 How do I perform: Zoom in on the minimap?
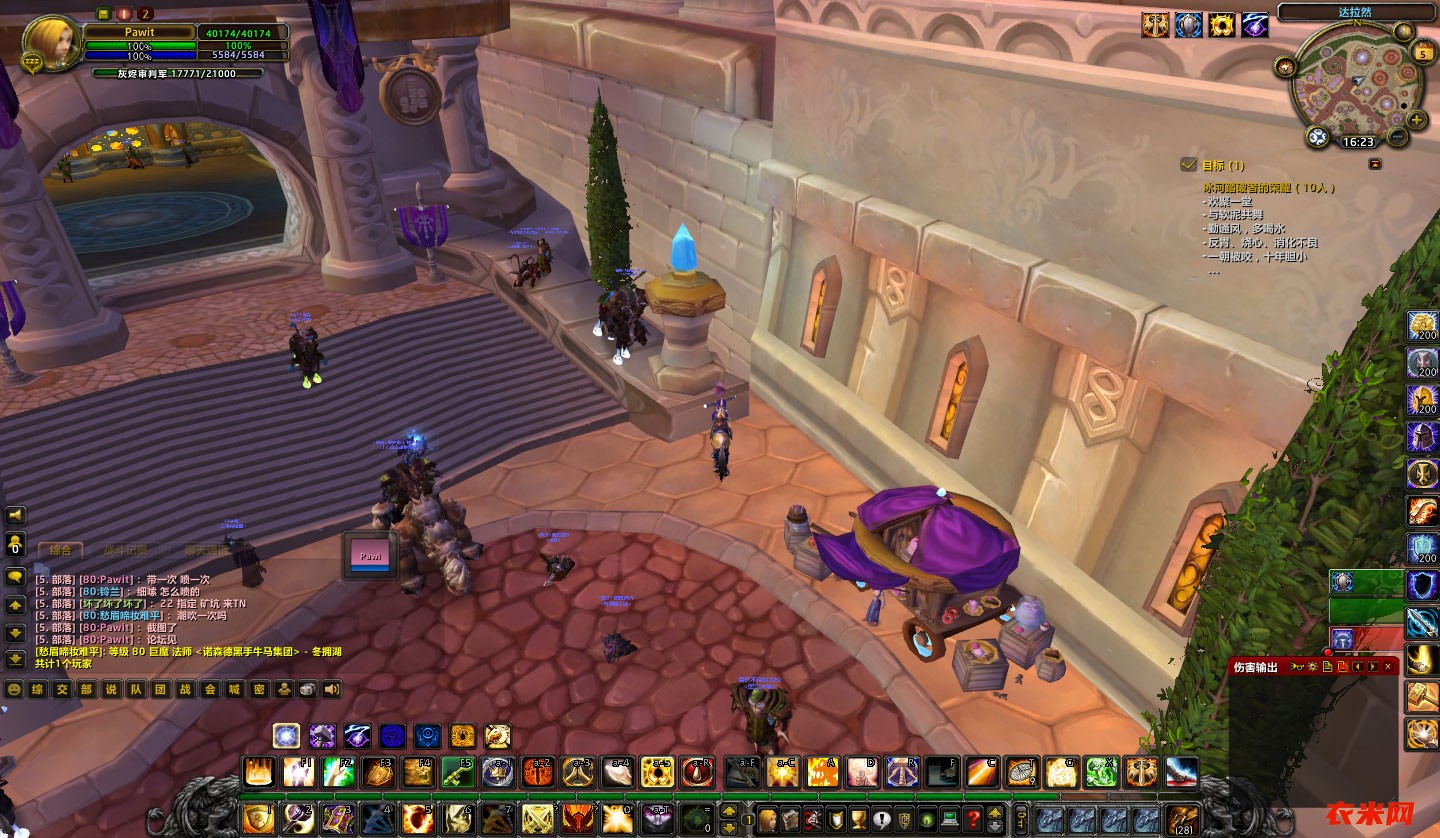pyautogui.click(x=1418, y=119)
